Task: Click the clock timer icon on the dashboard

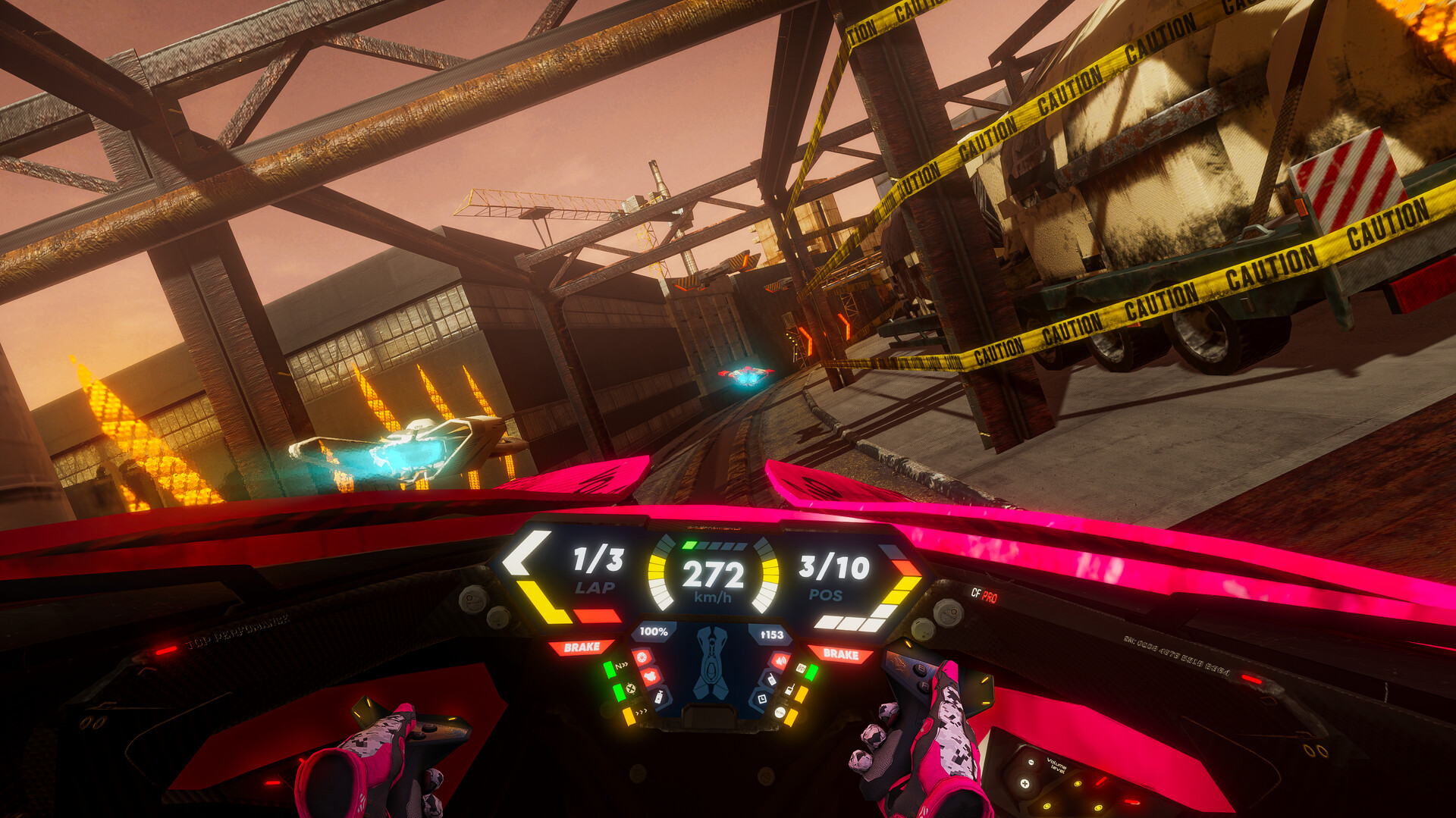Action: coord(762,699)
